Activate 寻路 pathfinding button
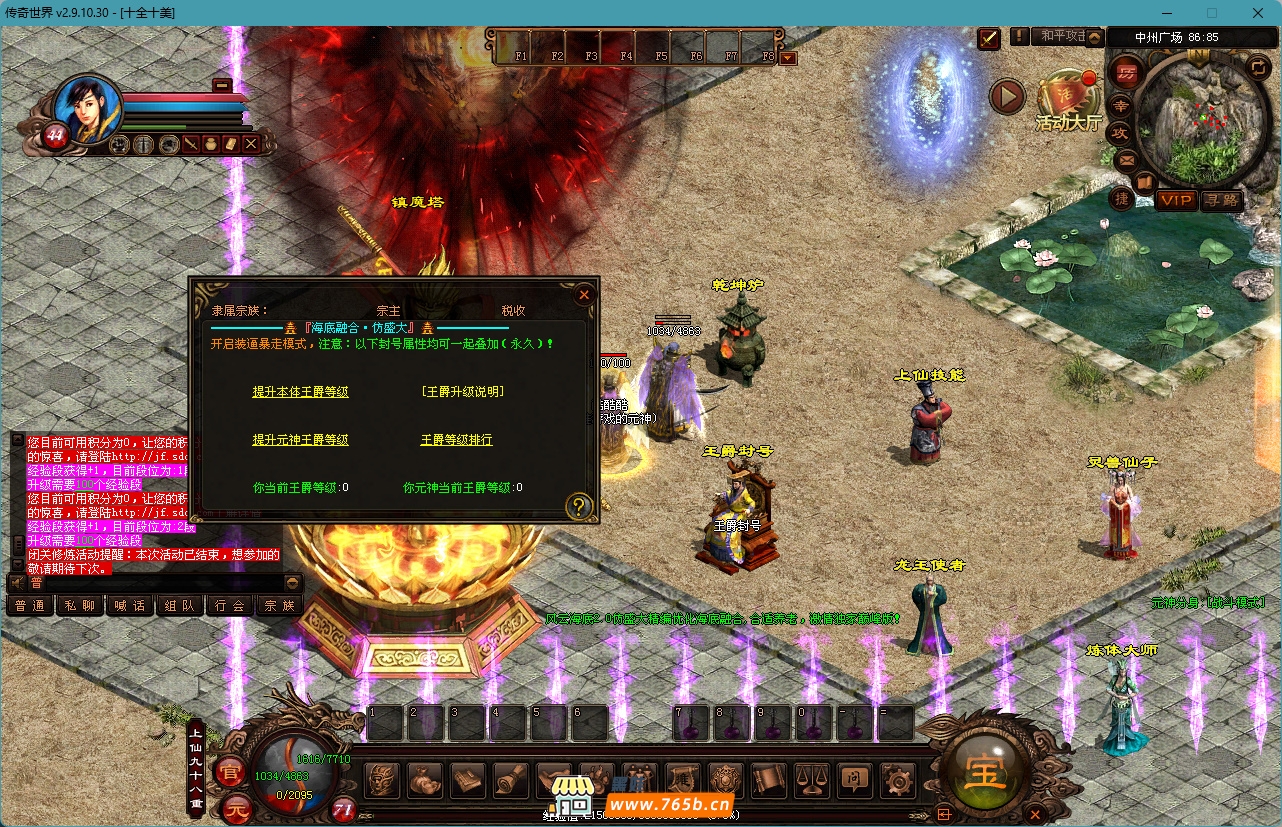 pos(1221,201)
